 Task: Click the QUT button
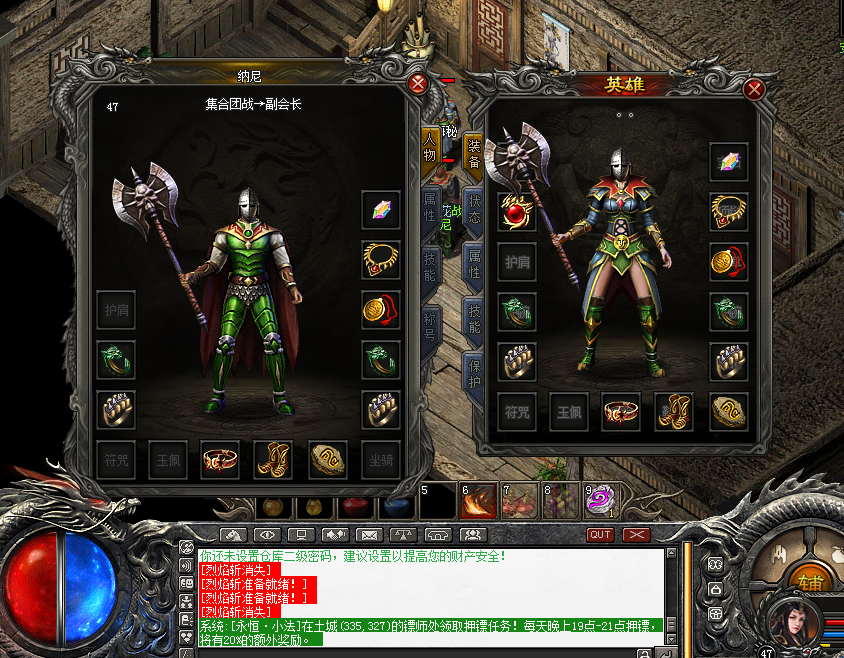pos(600,535)
